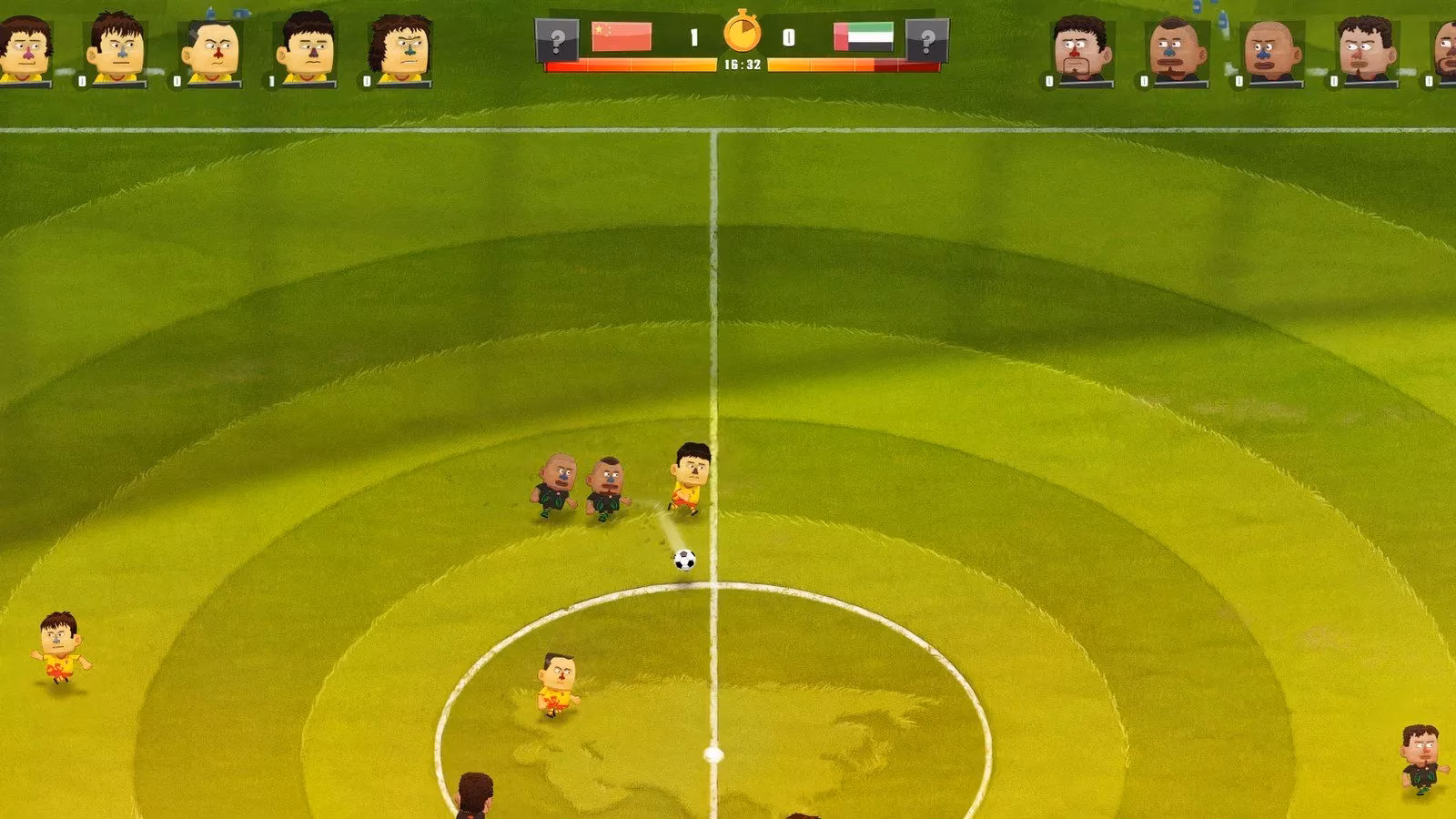Select the bald UAE player portrait
The width and height of the screenshot is (1456, 819).
(1268, 45)
